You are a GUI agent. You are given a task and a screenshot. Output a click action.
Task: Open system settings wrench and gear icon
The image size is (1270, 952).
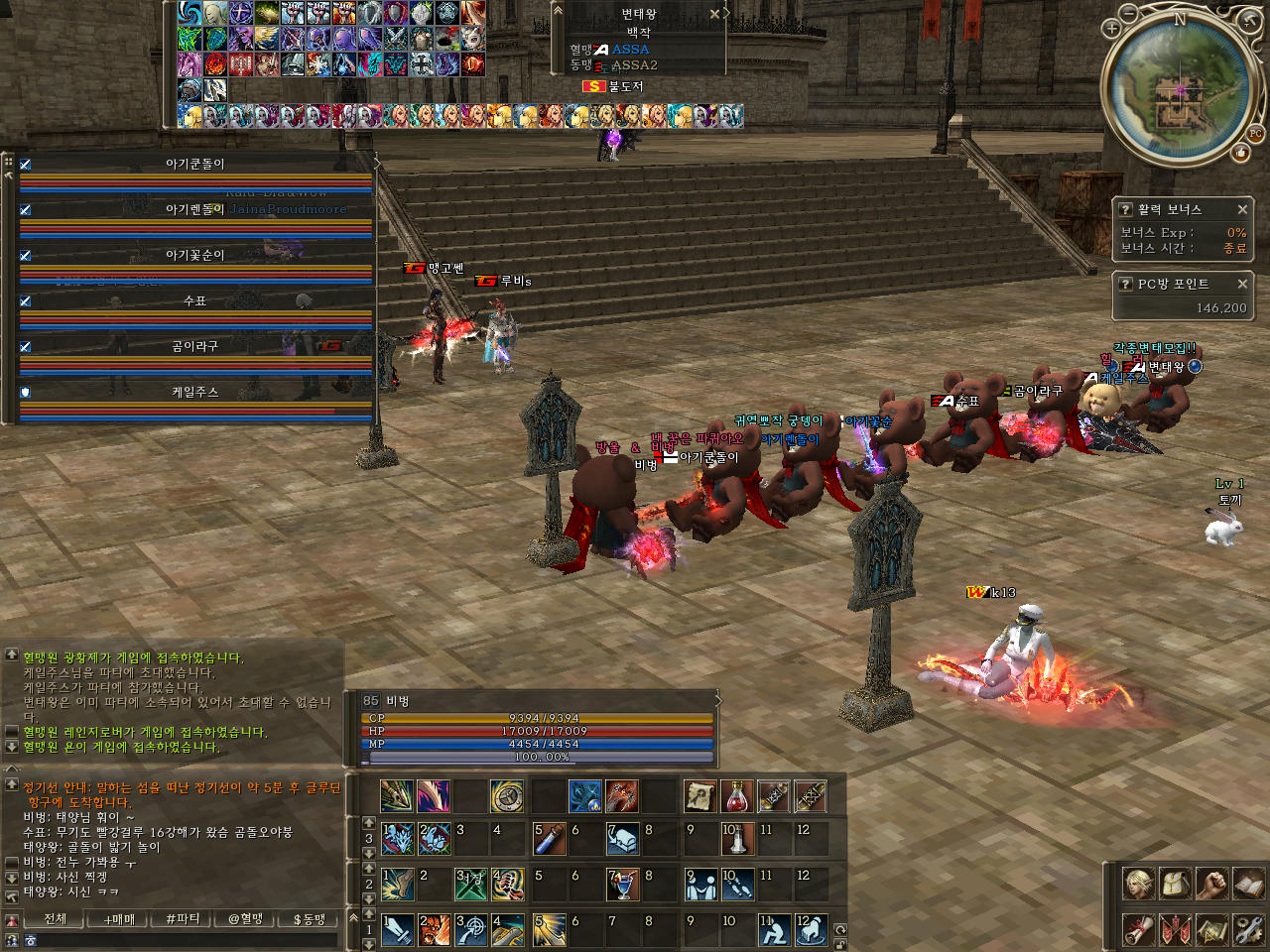click(1248, 929)
